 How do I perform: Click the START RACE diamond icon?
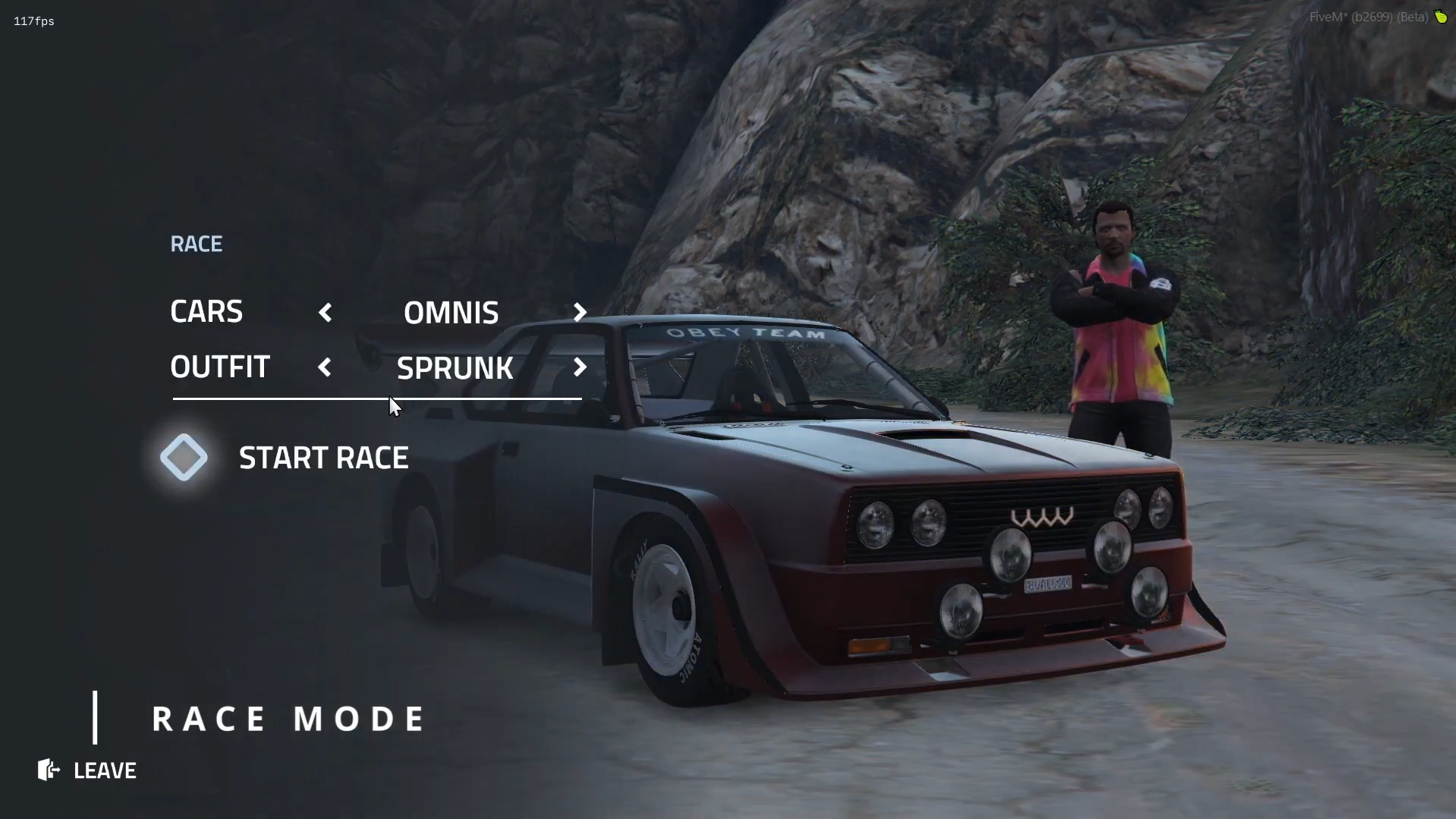pyautogui.click(x=184, y=456)
